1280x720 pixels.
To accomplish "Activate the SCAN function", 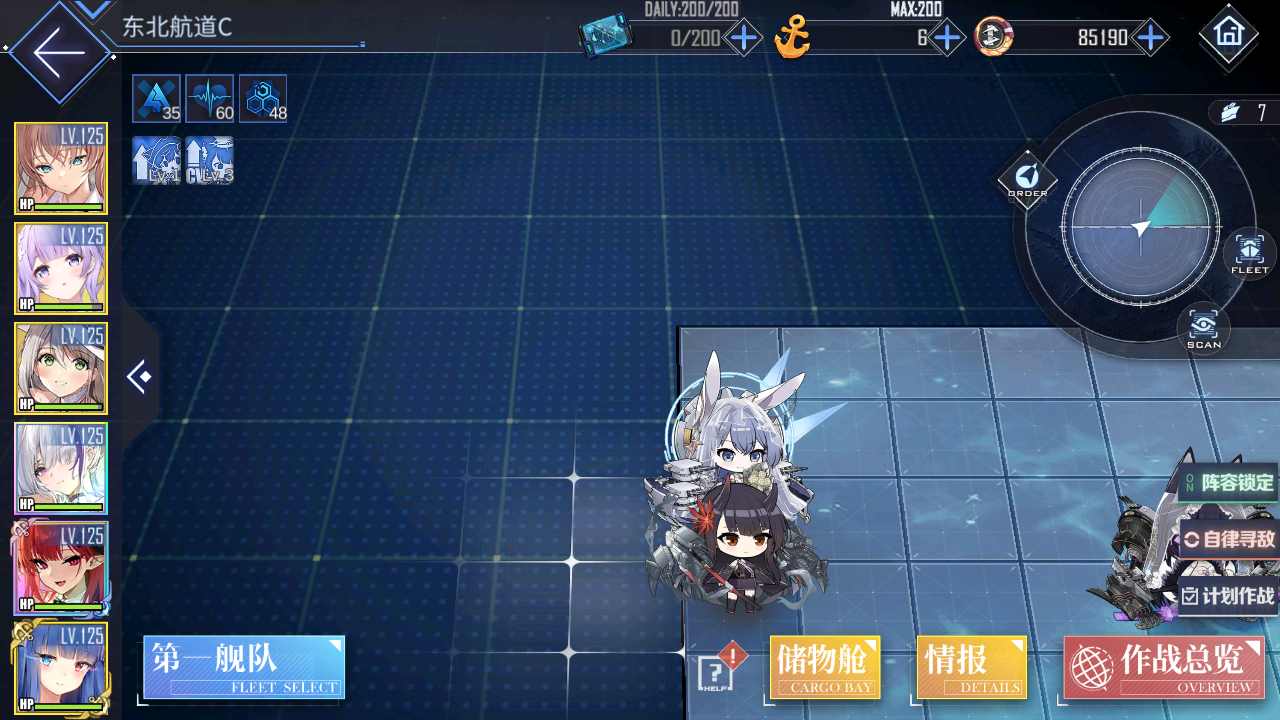I will 1203,328.
